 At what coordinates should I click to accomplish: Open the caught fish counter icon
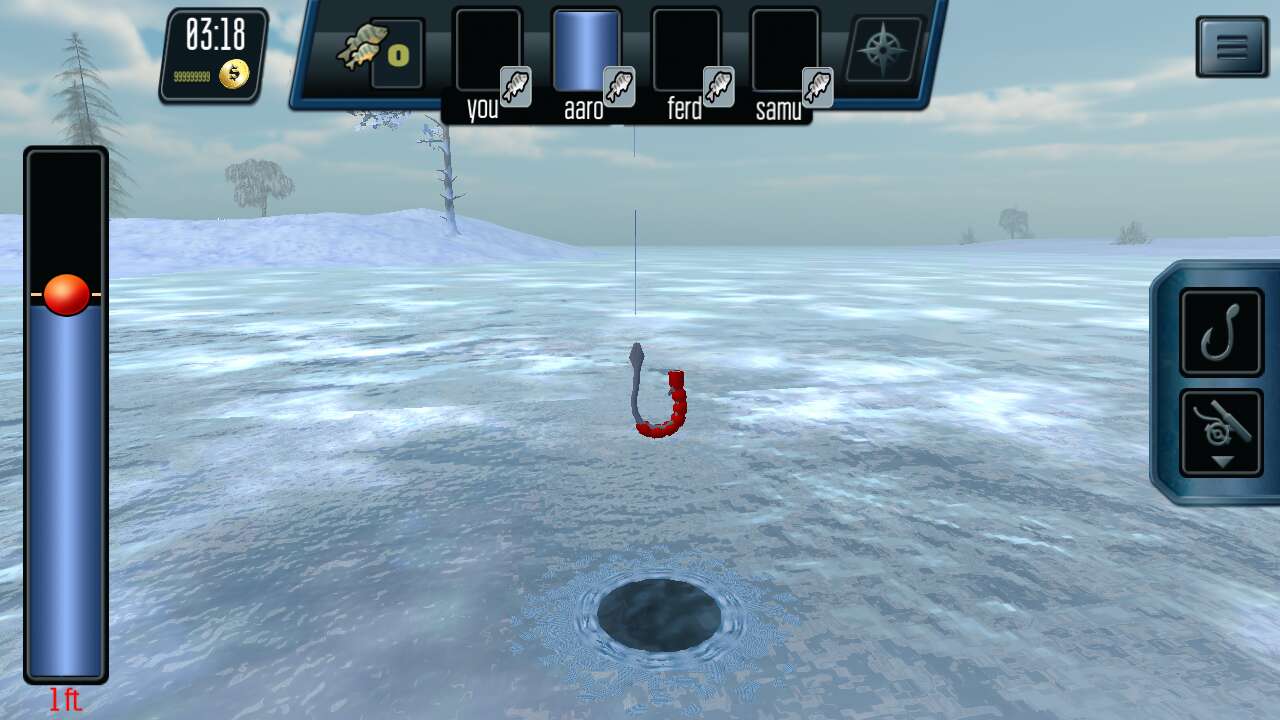(380, 50)
